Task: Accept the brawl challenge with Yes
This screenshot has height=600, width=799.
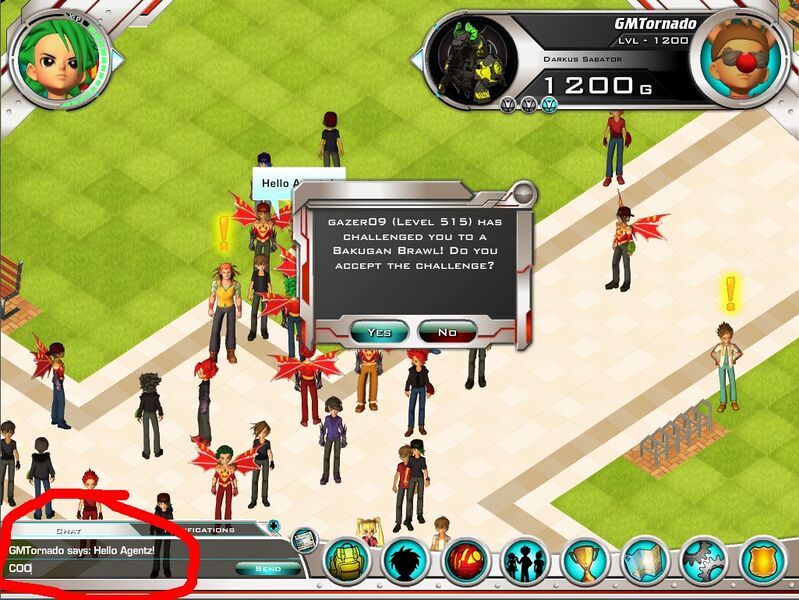Action: click(380, 332)
